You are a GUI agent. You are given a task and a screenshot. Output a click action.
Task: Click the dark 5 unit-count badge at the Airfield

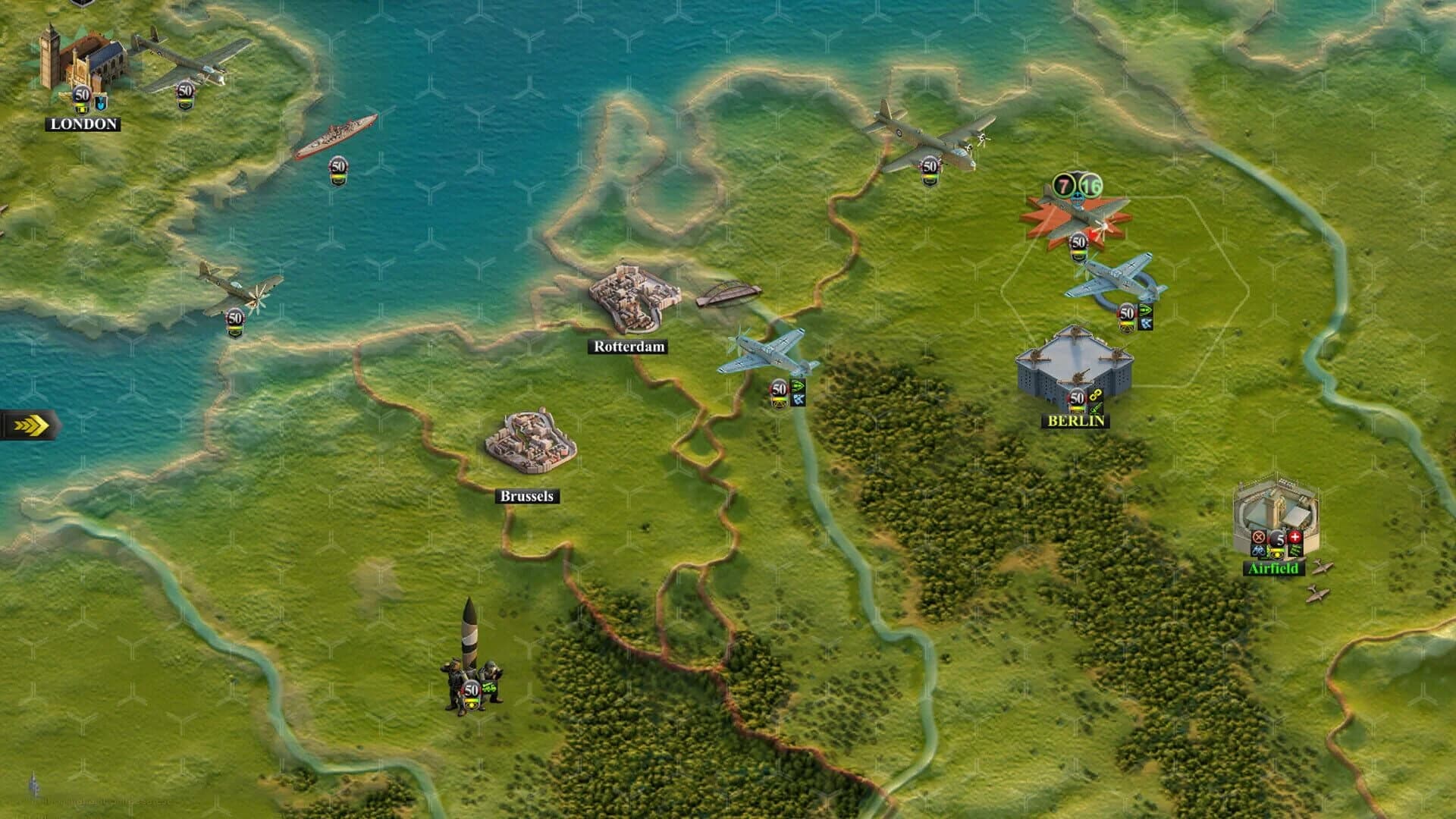[1280, 538]
